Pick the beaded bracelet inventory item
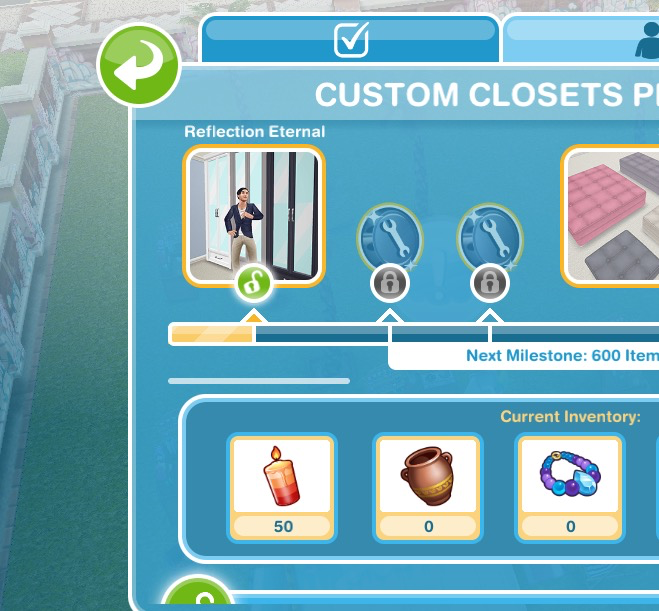Viewport: 659px width, 611px height. [x=570, y=474]
